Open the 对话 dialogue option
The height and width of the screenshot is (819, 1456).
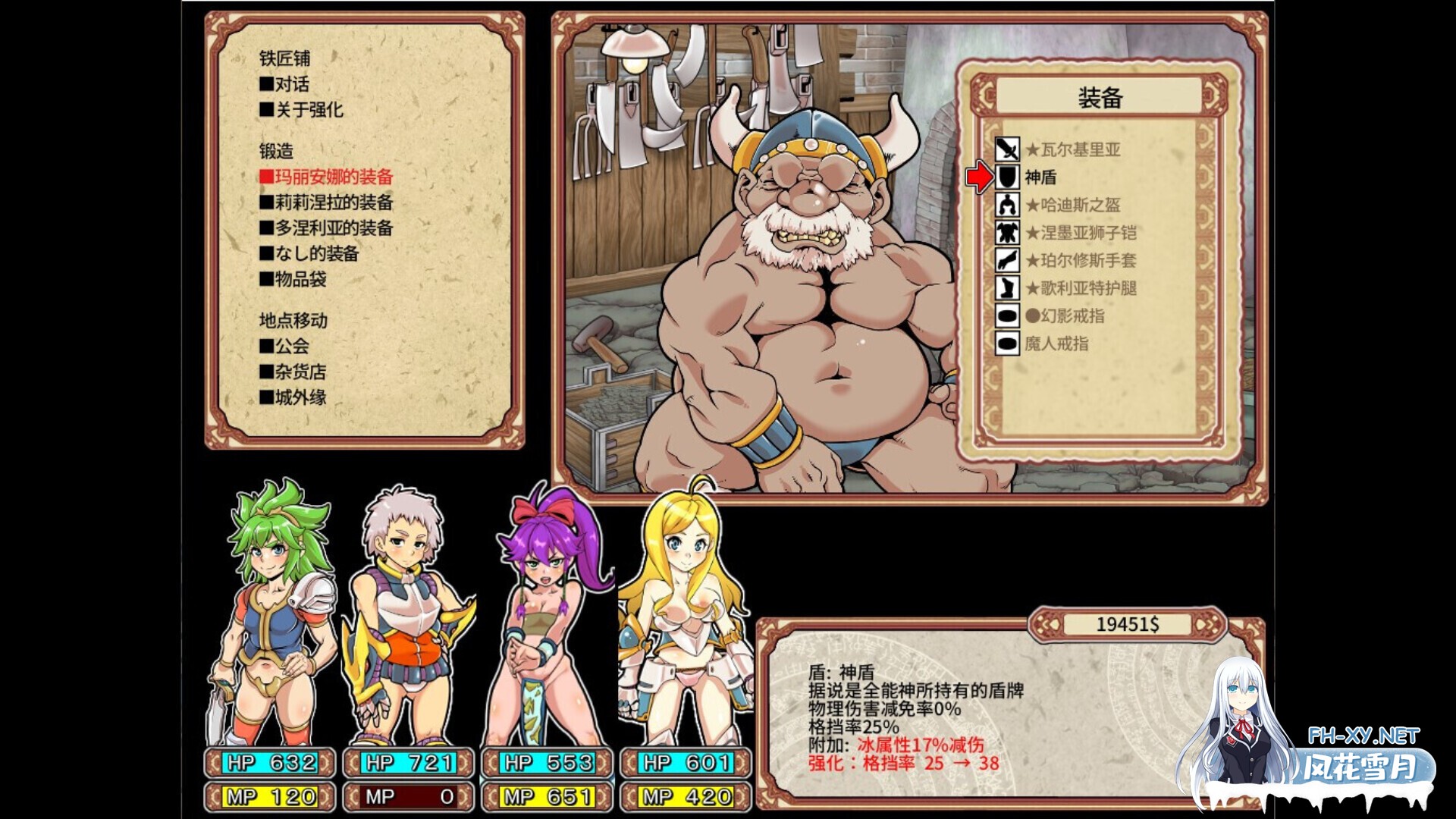288,83
